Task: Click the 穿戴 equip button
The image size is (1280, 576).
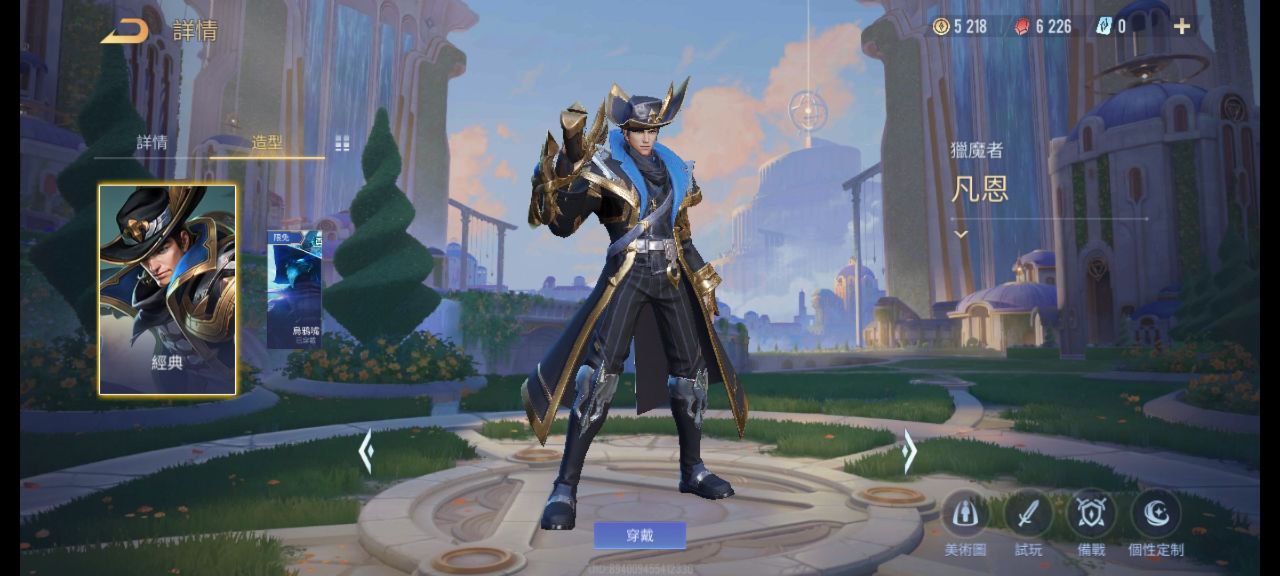Action: [640, 535]
